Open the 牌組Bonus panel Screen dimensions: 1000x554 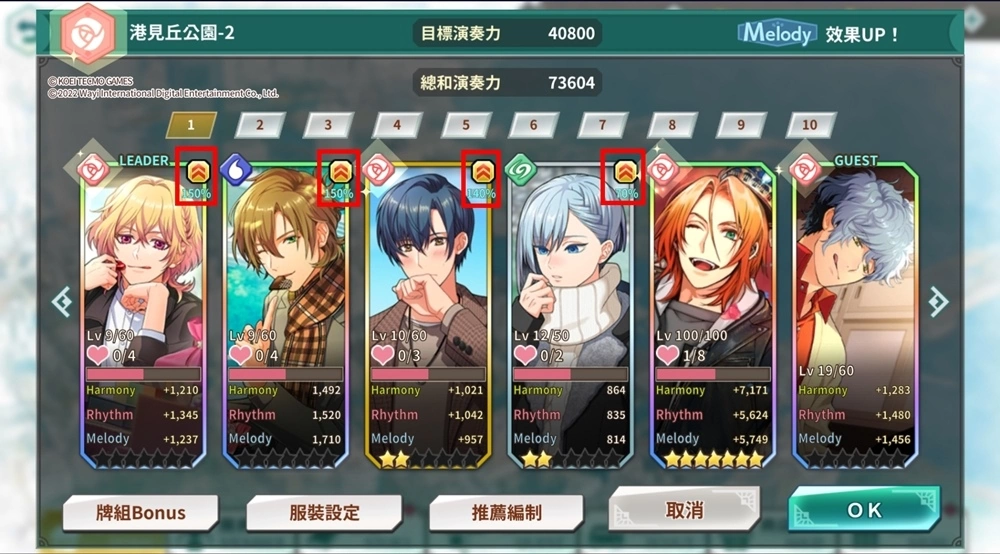click(141, 513)
